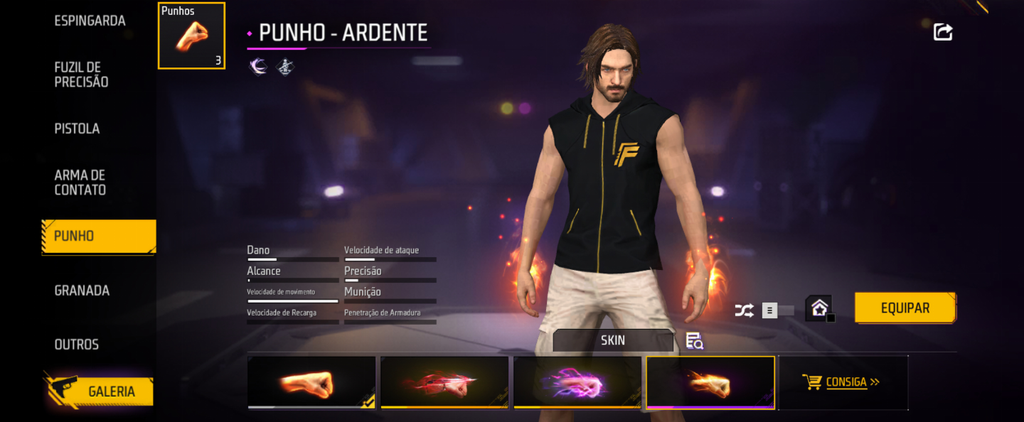This screenshot has height=422, width=1024.
Task: Click the house icon near Equipar
Action: (x=818, y=309)
